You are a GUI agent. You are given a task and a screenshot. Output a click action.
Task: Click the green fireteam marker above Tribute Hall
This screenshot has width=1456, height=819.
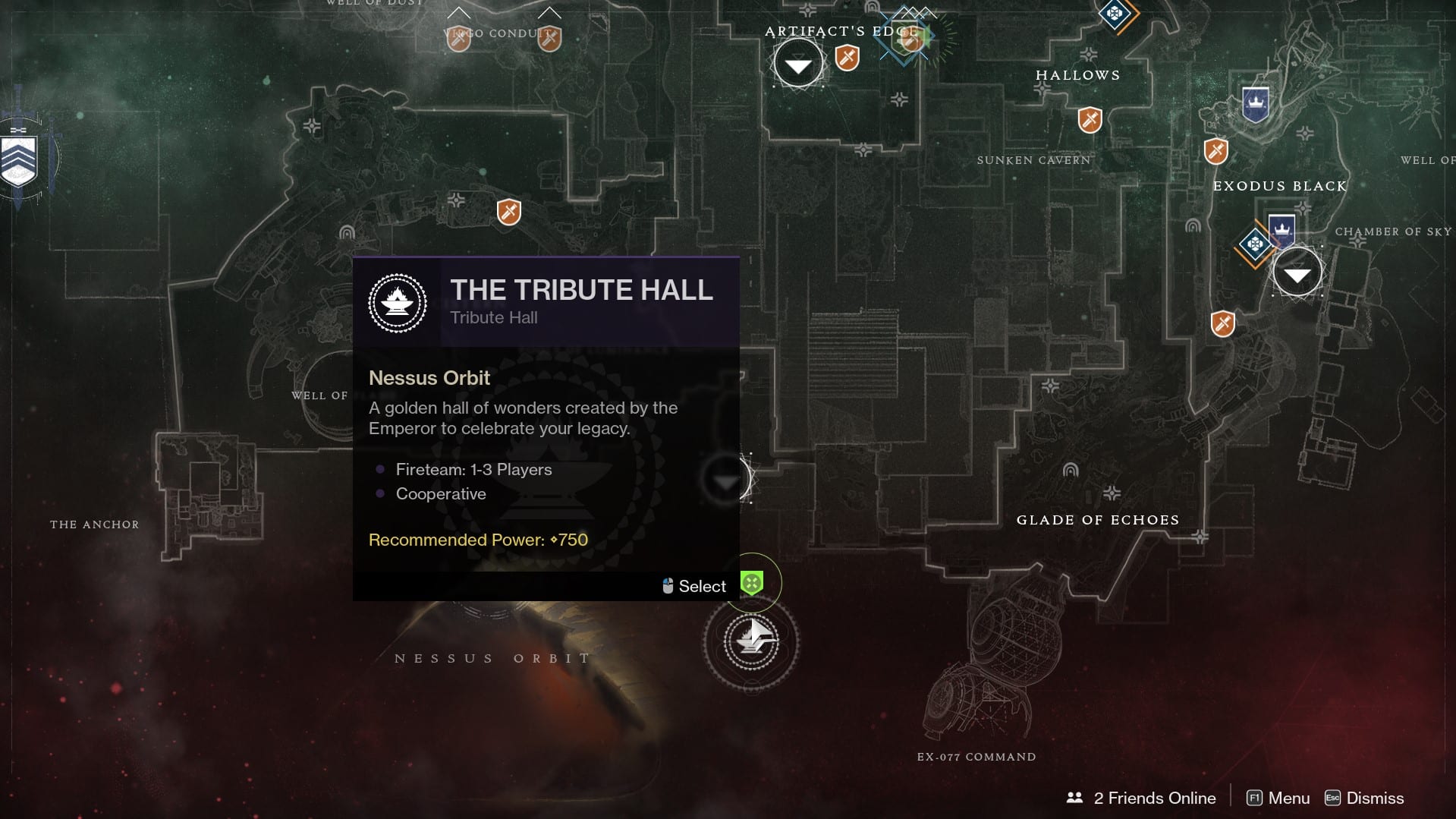click(x=752, y=583)
